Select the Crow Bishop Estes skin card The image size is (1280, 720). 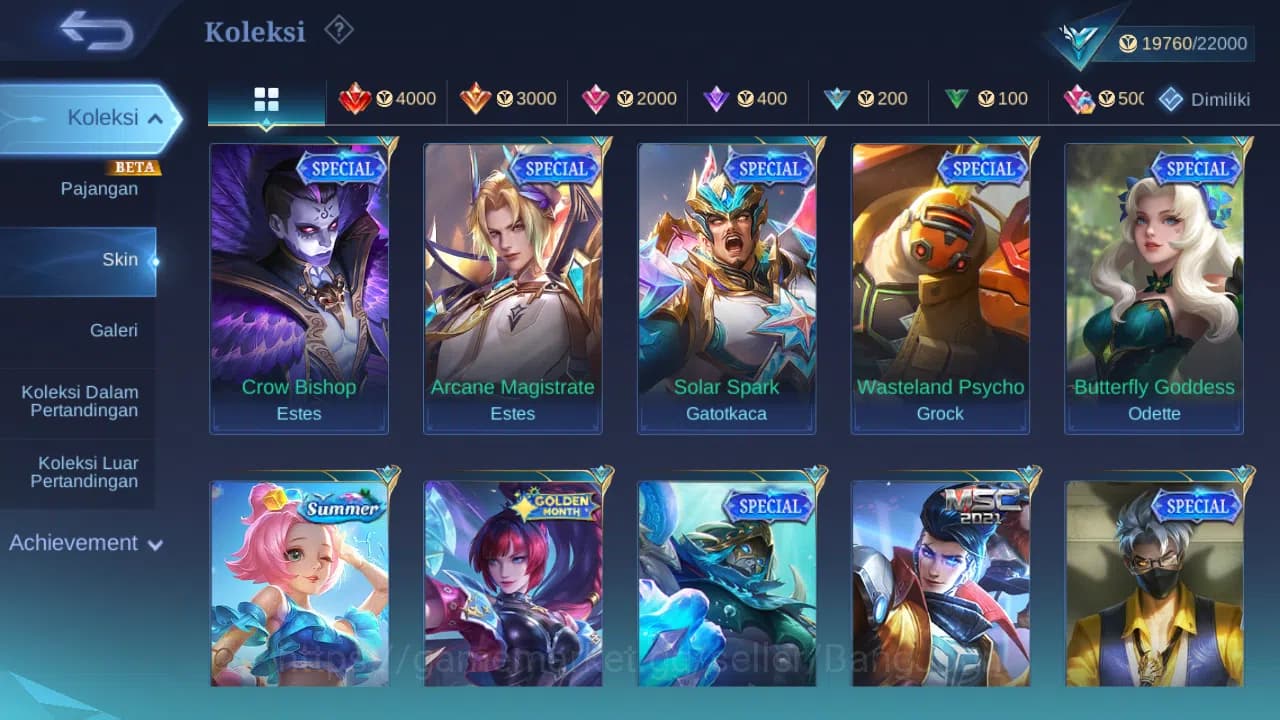click(298, 287)
